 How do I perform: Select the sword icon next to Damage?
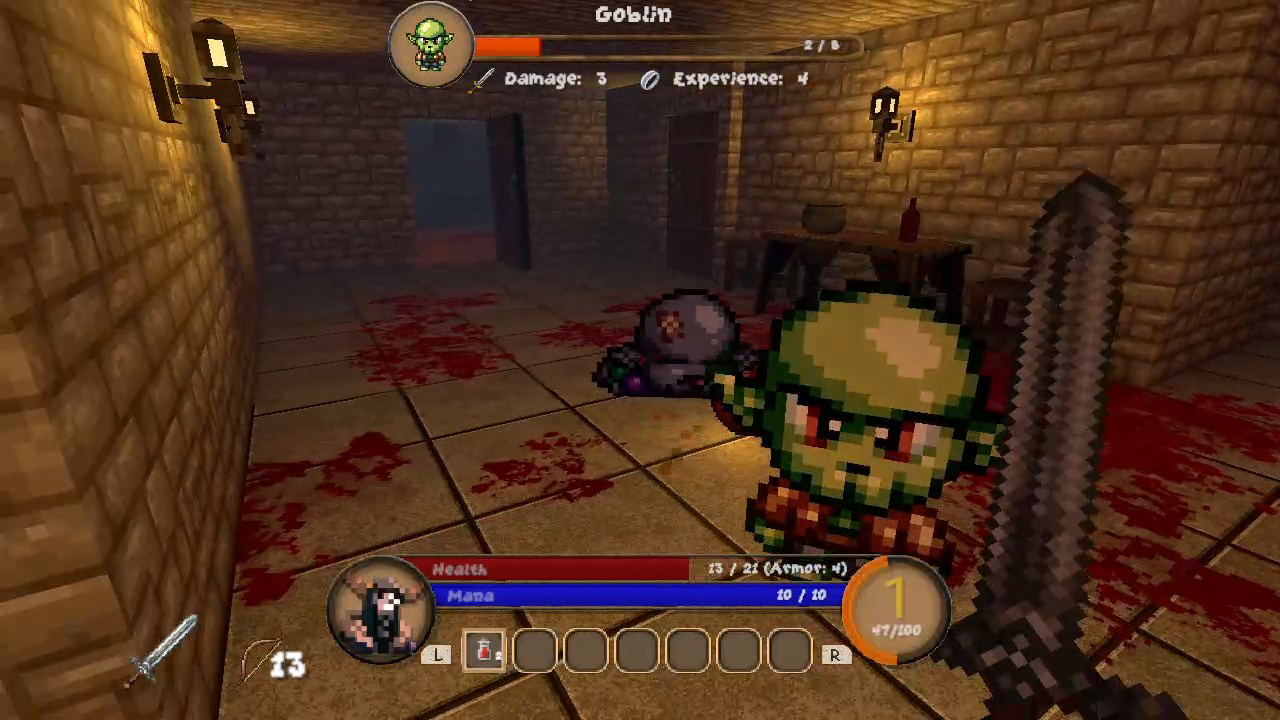(481, 80)
